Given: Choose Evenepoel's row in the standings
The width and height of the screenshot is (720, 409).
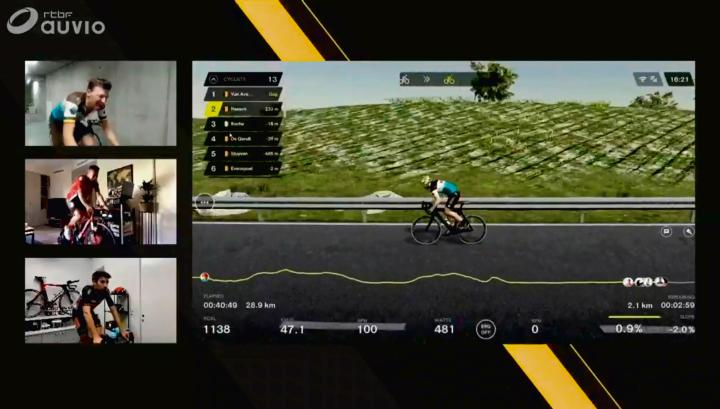Looking at the screenshot, I should (x=243, y=169).
